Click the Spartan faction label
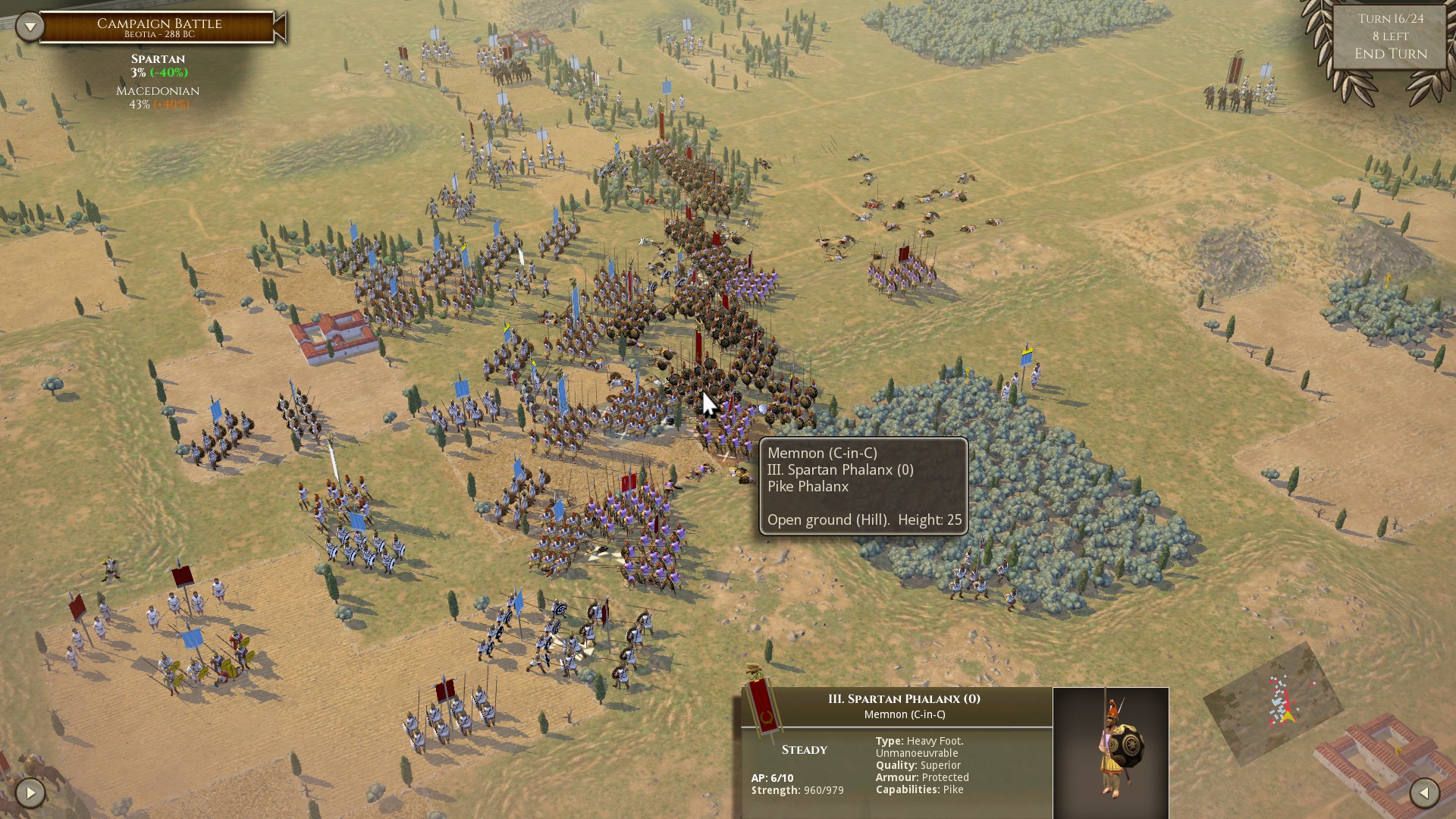The height and width of the screenshot is (819, 1456). [x=158, y=58]
